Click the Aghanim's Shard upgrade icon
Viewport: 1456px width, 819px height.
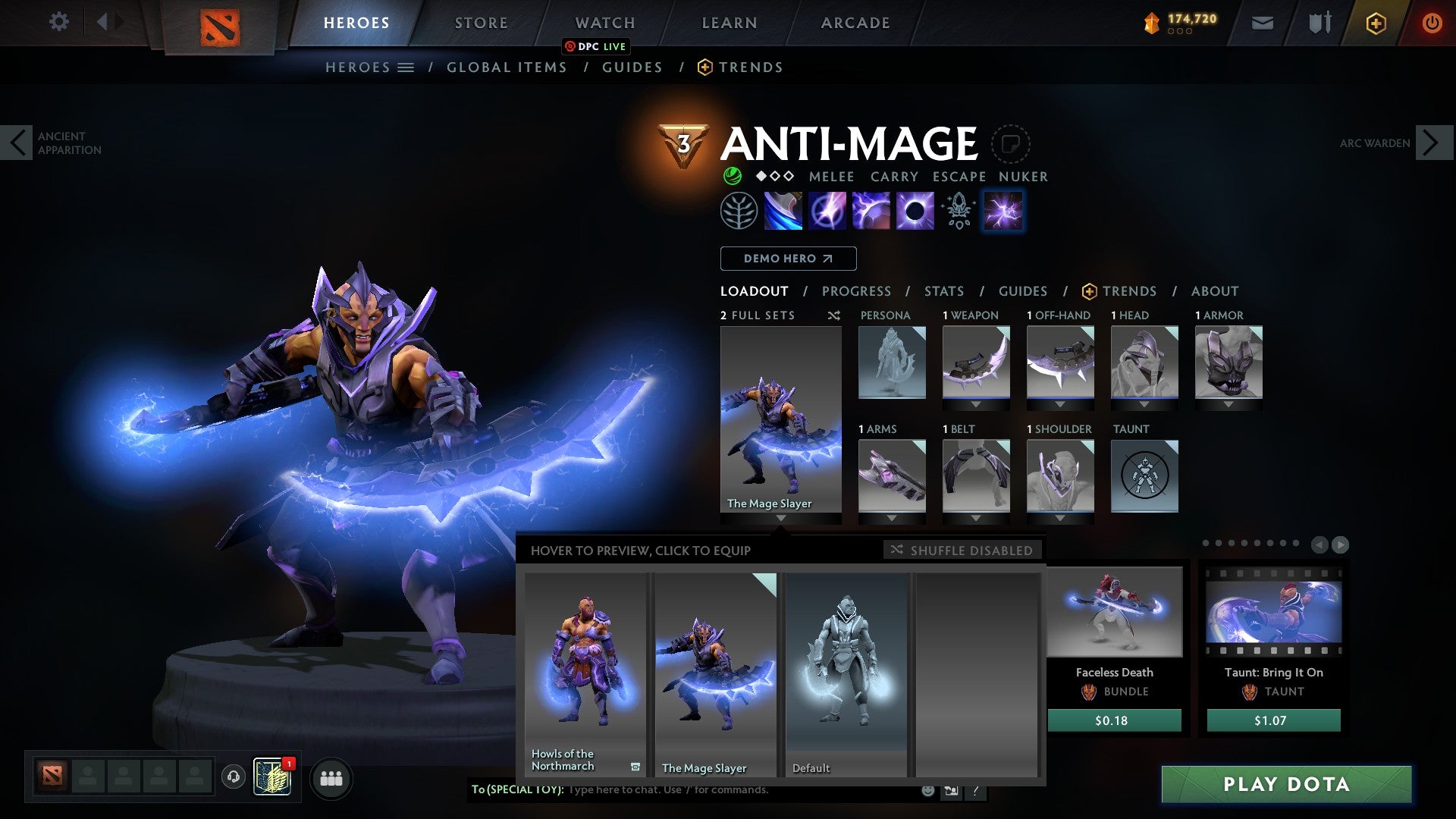tap(958, 212)
